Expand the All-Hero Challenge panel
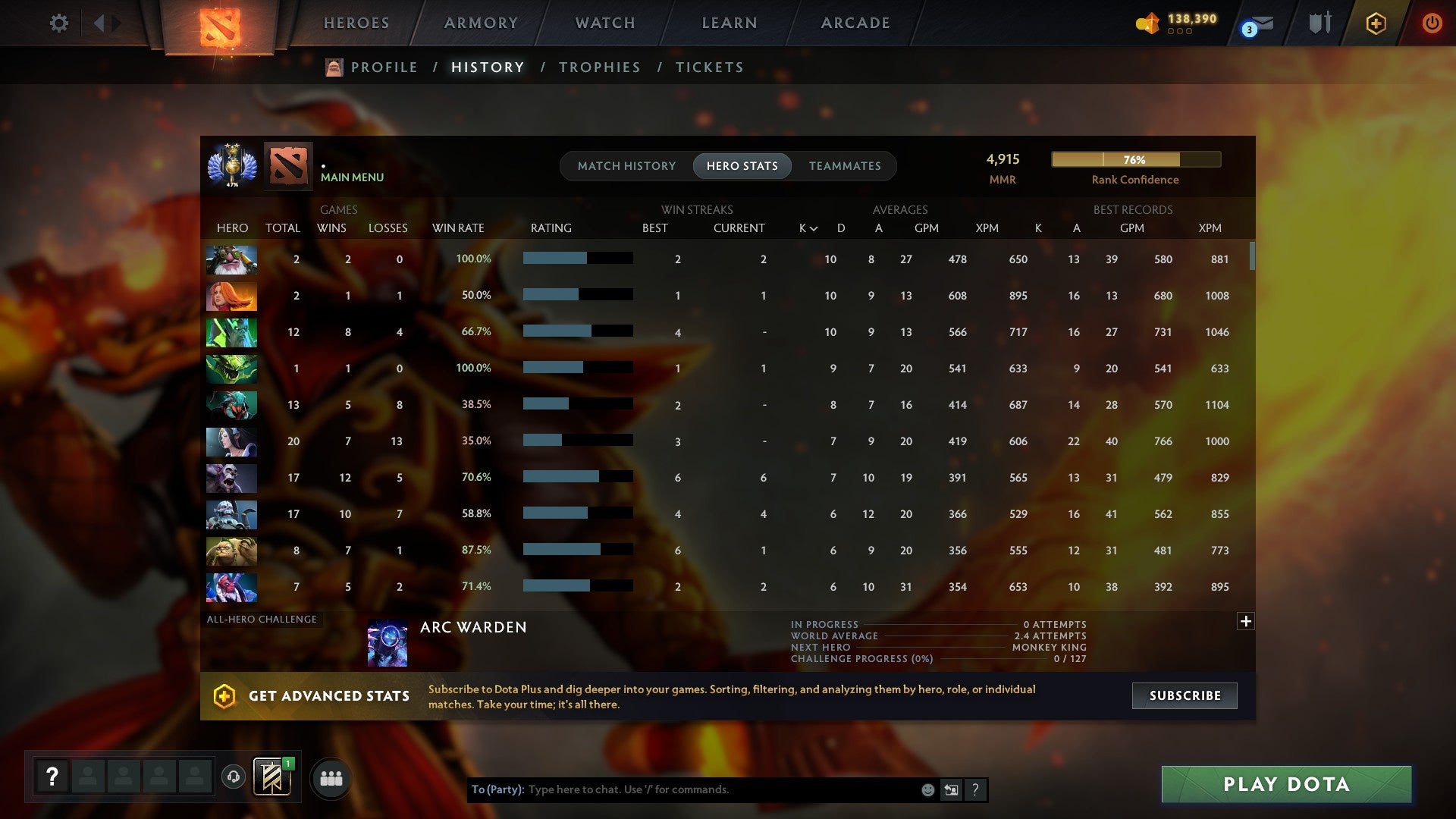Viewport: 1456px width, 819px height. click(x=1246, y=621)
